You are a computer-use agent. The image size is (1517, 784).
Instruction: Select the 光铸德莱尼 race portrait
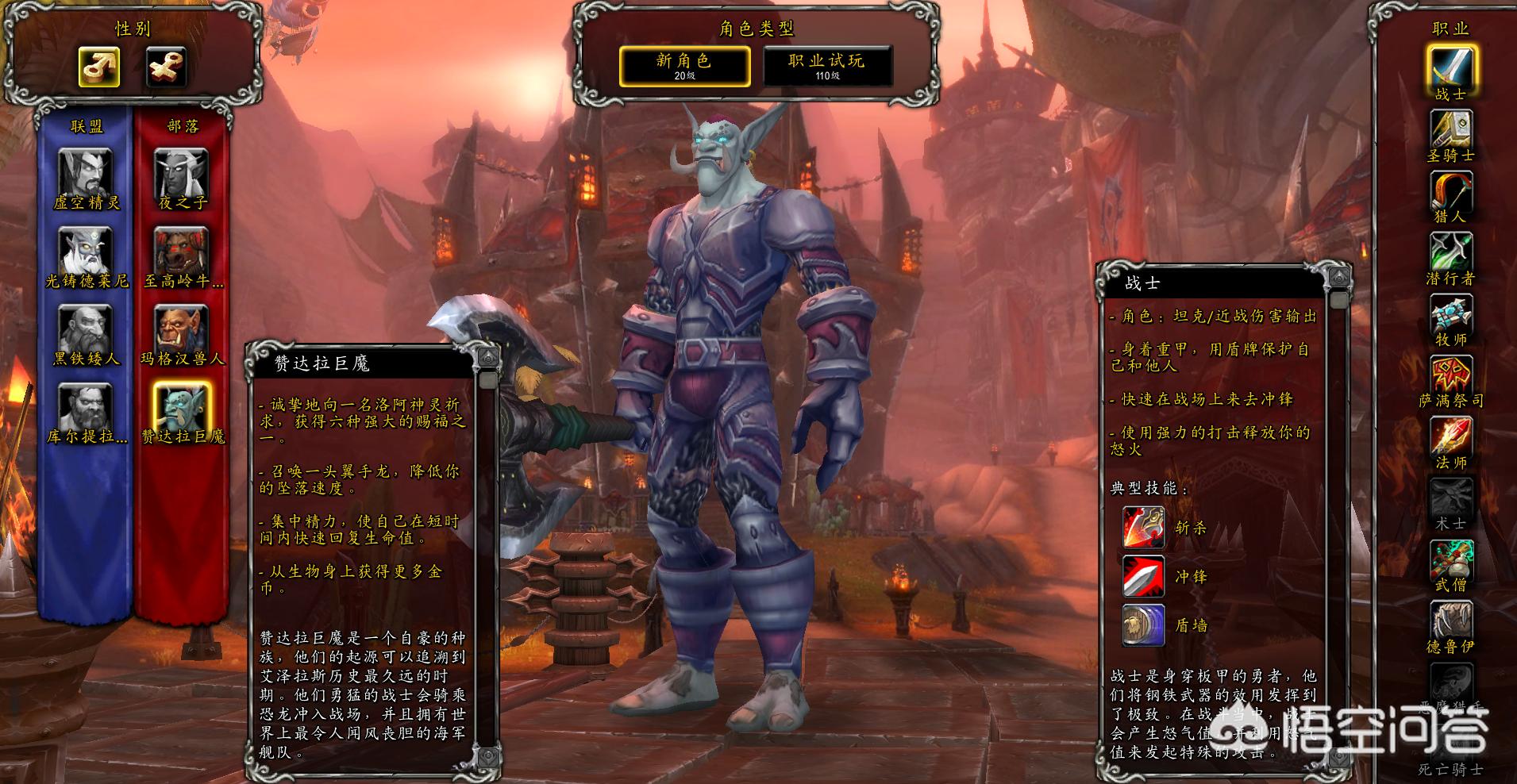coord(86,250)
